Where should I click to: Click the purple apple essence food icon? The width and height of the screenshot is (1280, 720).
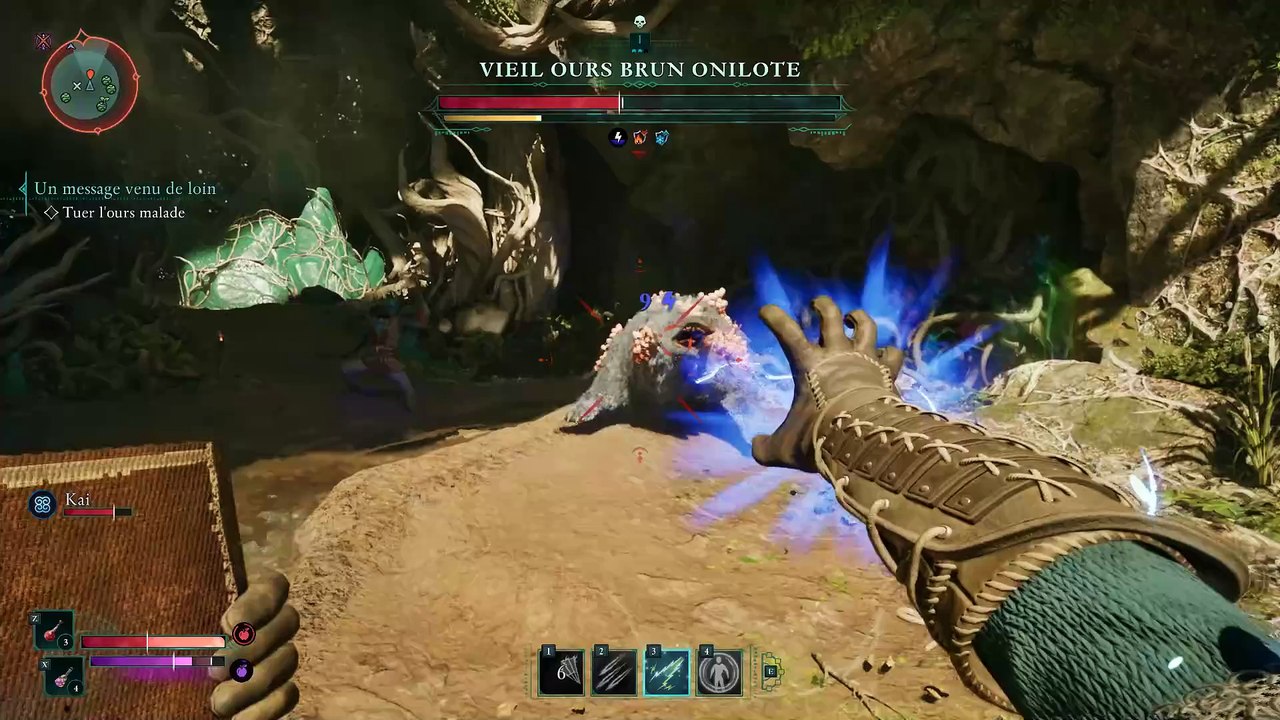coord(241,670)
